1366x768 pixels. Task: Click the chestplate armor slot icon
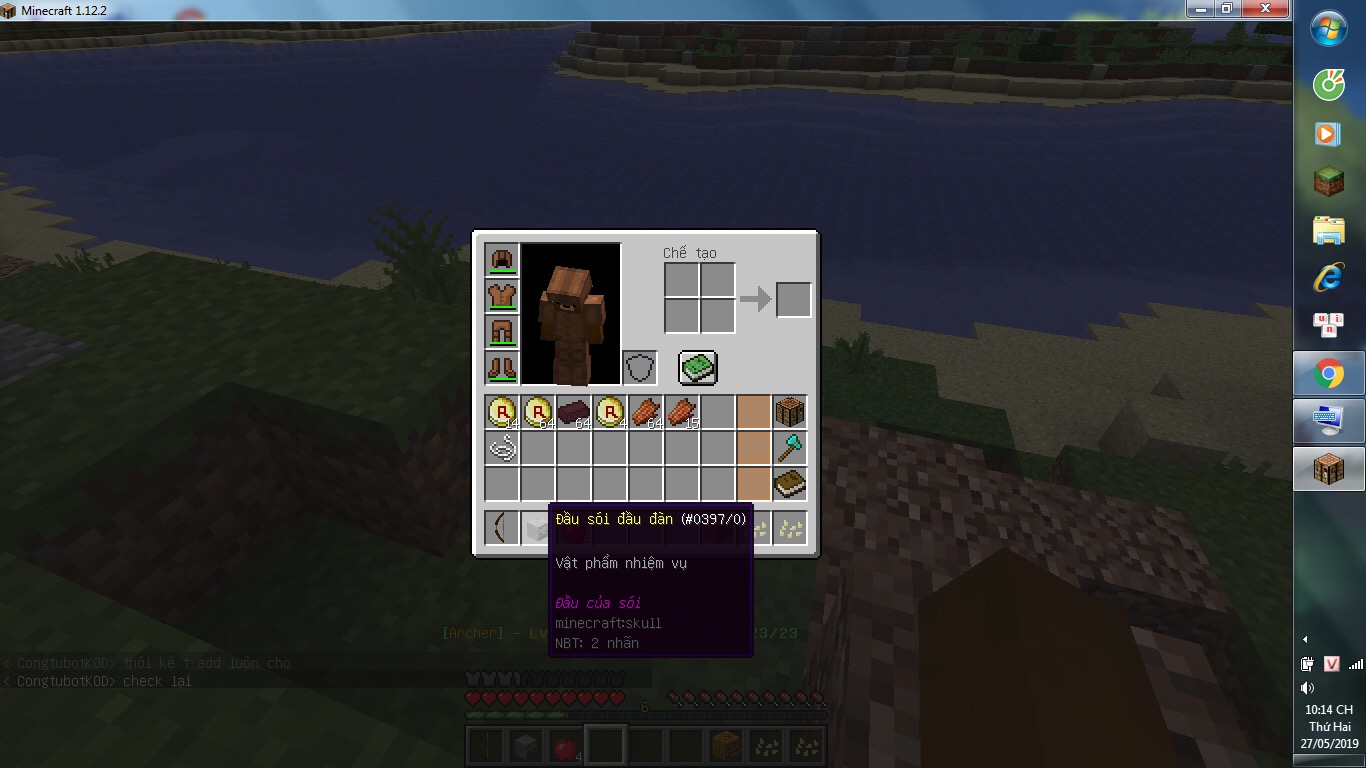501,295
